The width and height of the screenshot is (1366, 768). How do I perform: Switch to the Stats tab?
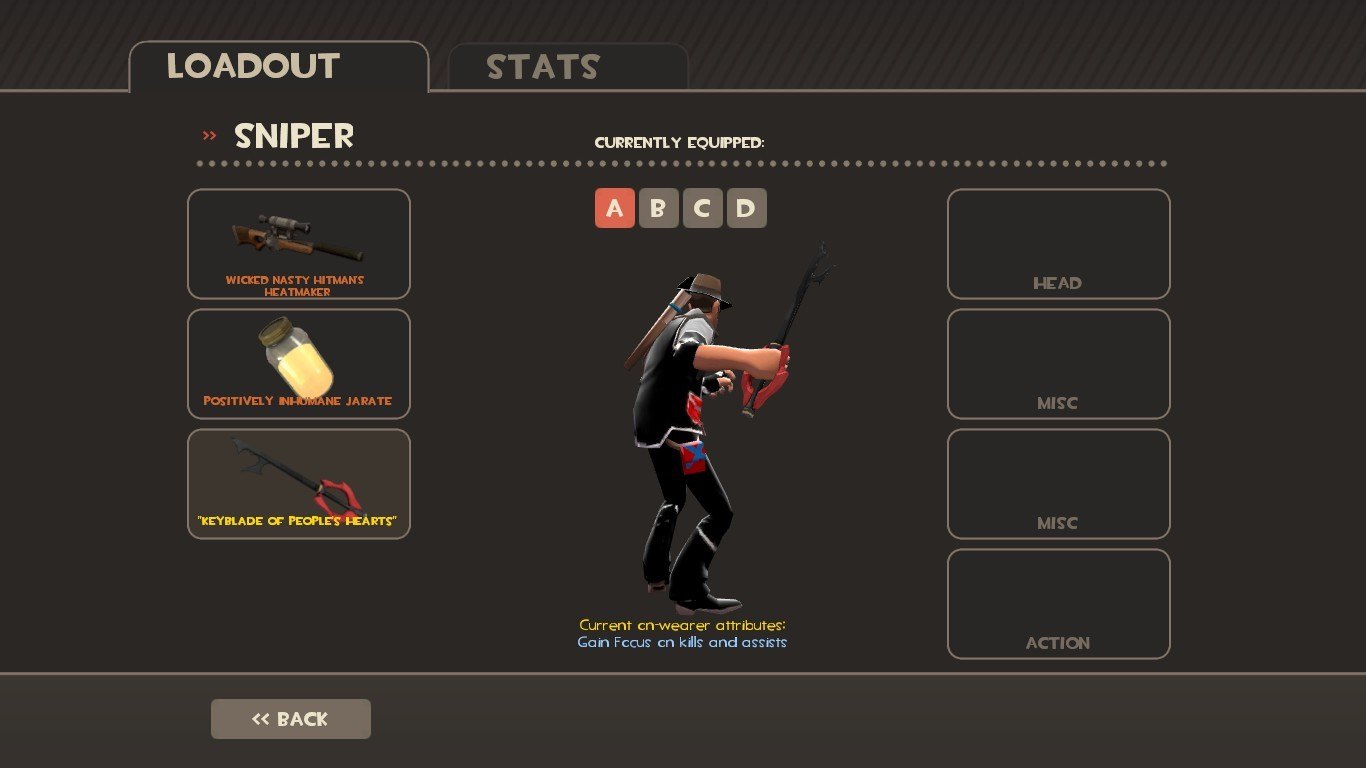[x=567, y=67]
